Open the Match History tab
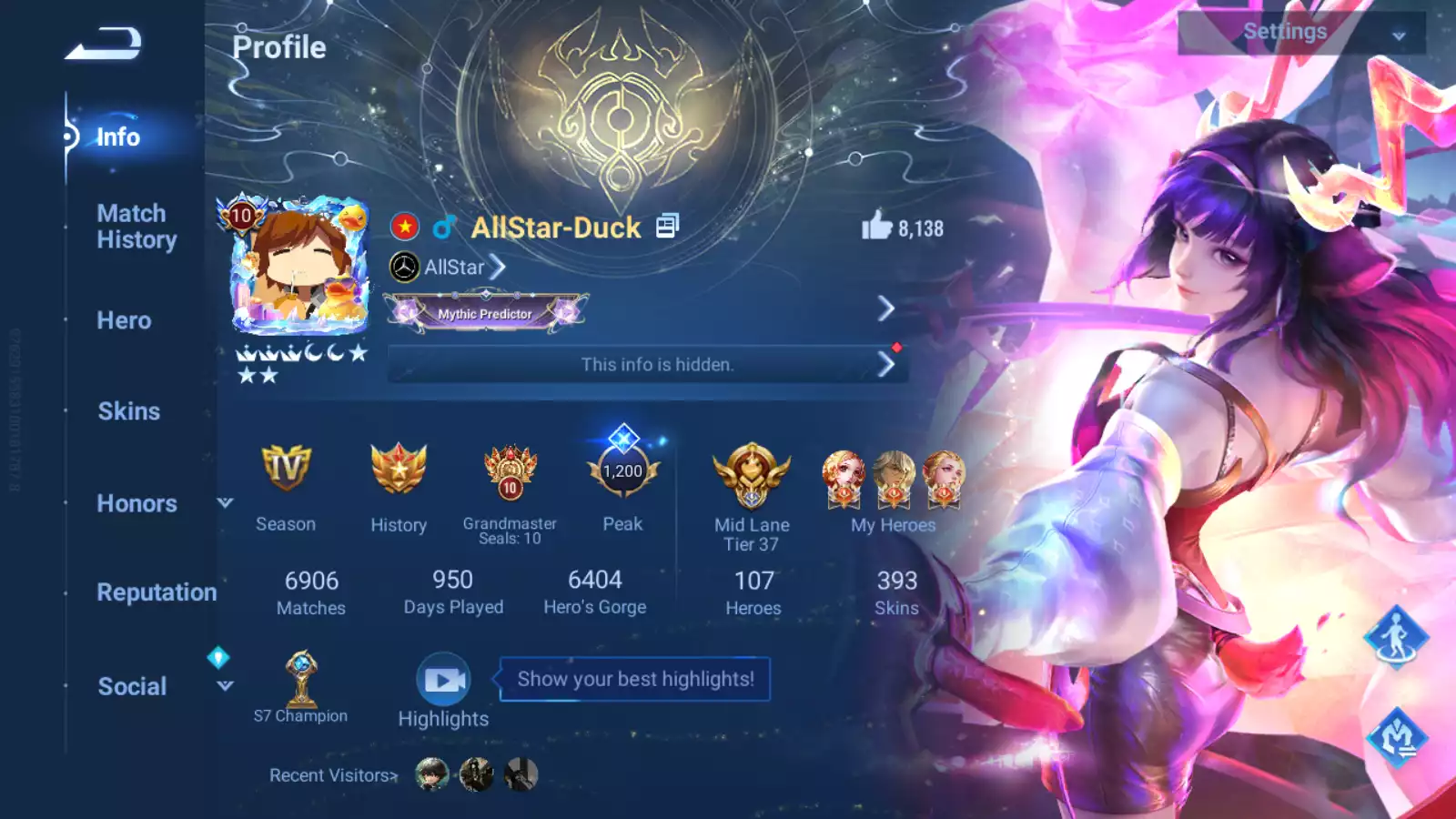Viewport: 1456px width, 819px height. (136, 227)
